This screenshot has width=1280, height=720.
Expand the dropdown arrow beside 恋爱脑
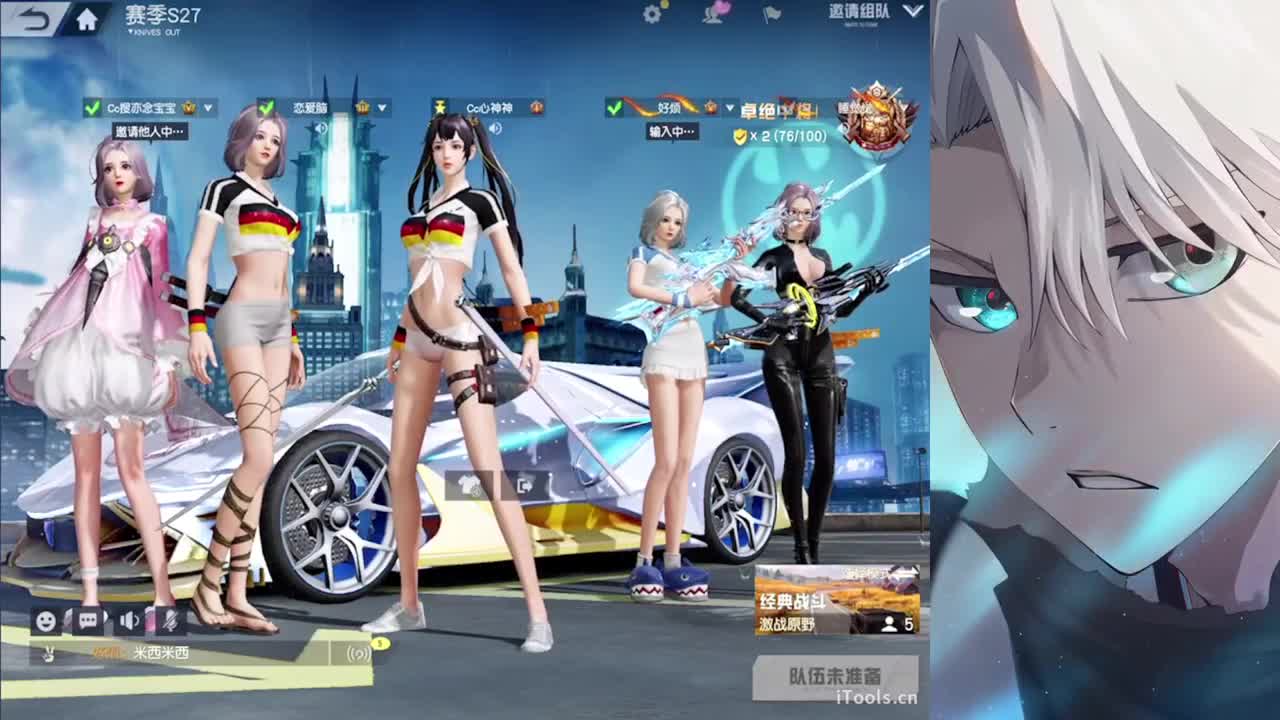(x=380, y=105)
